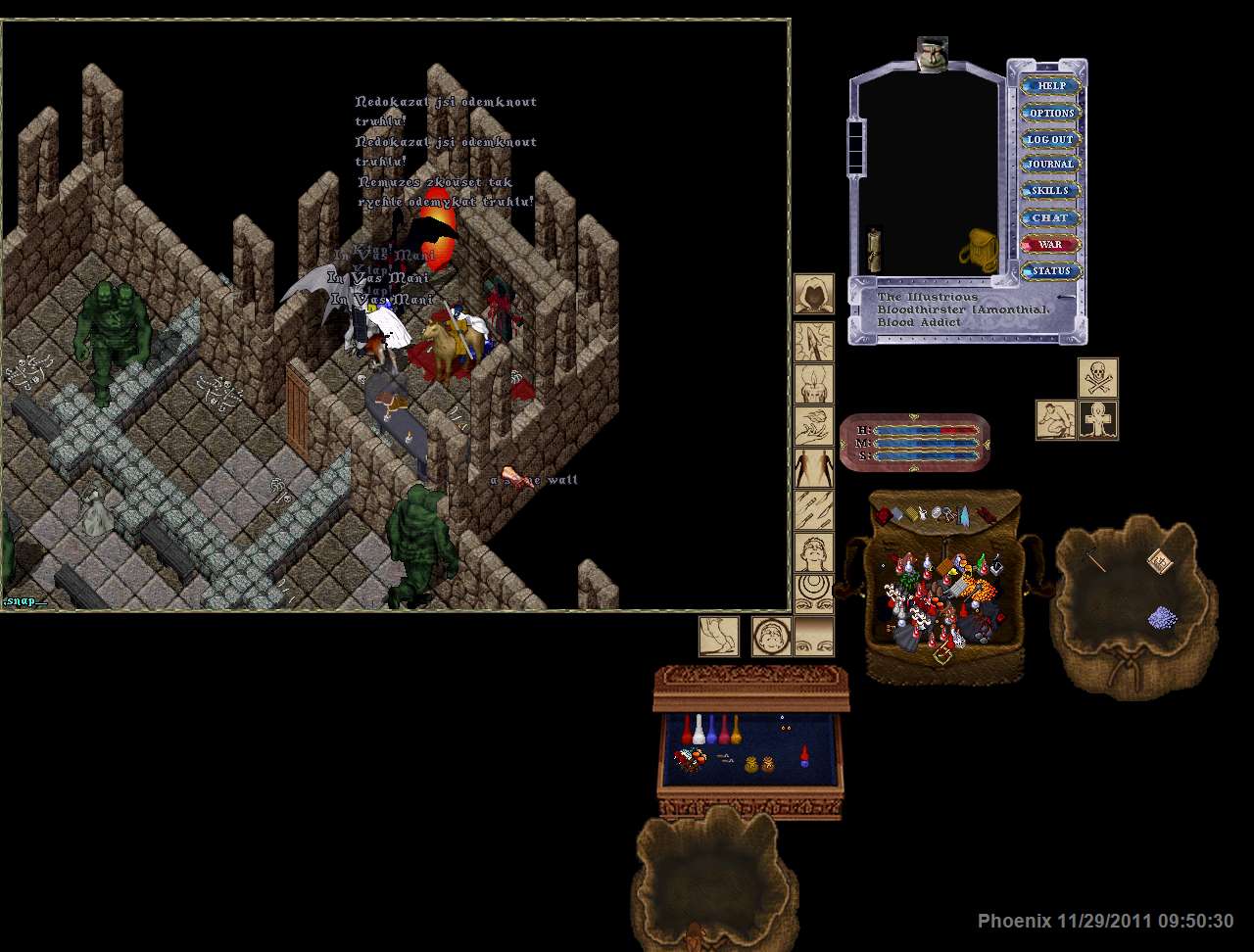Select the blue-grey reagent pile in the bag
1254x952 pixels.
1162,617
